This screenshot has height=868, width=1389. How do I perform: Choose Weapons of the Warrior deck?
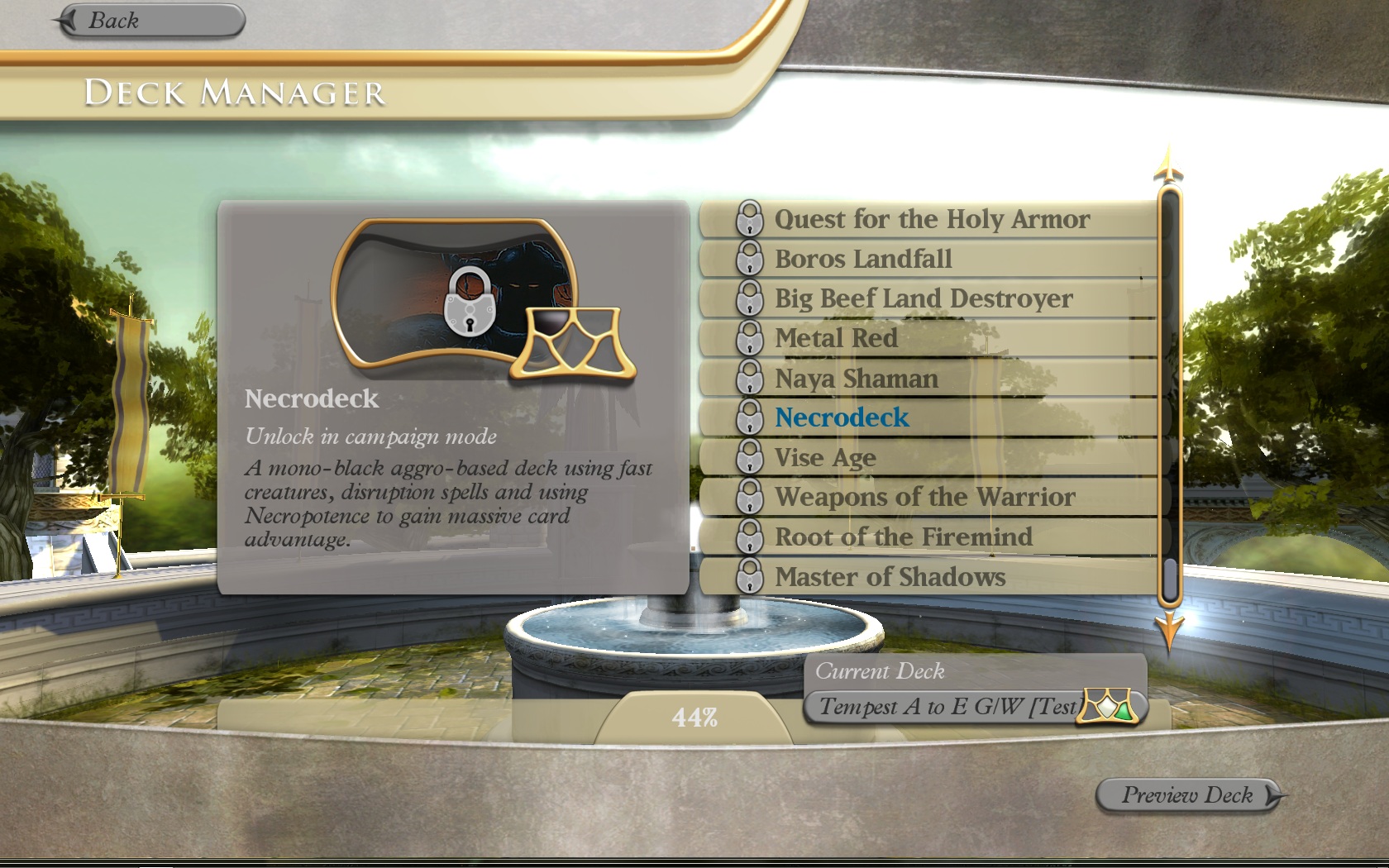tap(924, 497)
